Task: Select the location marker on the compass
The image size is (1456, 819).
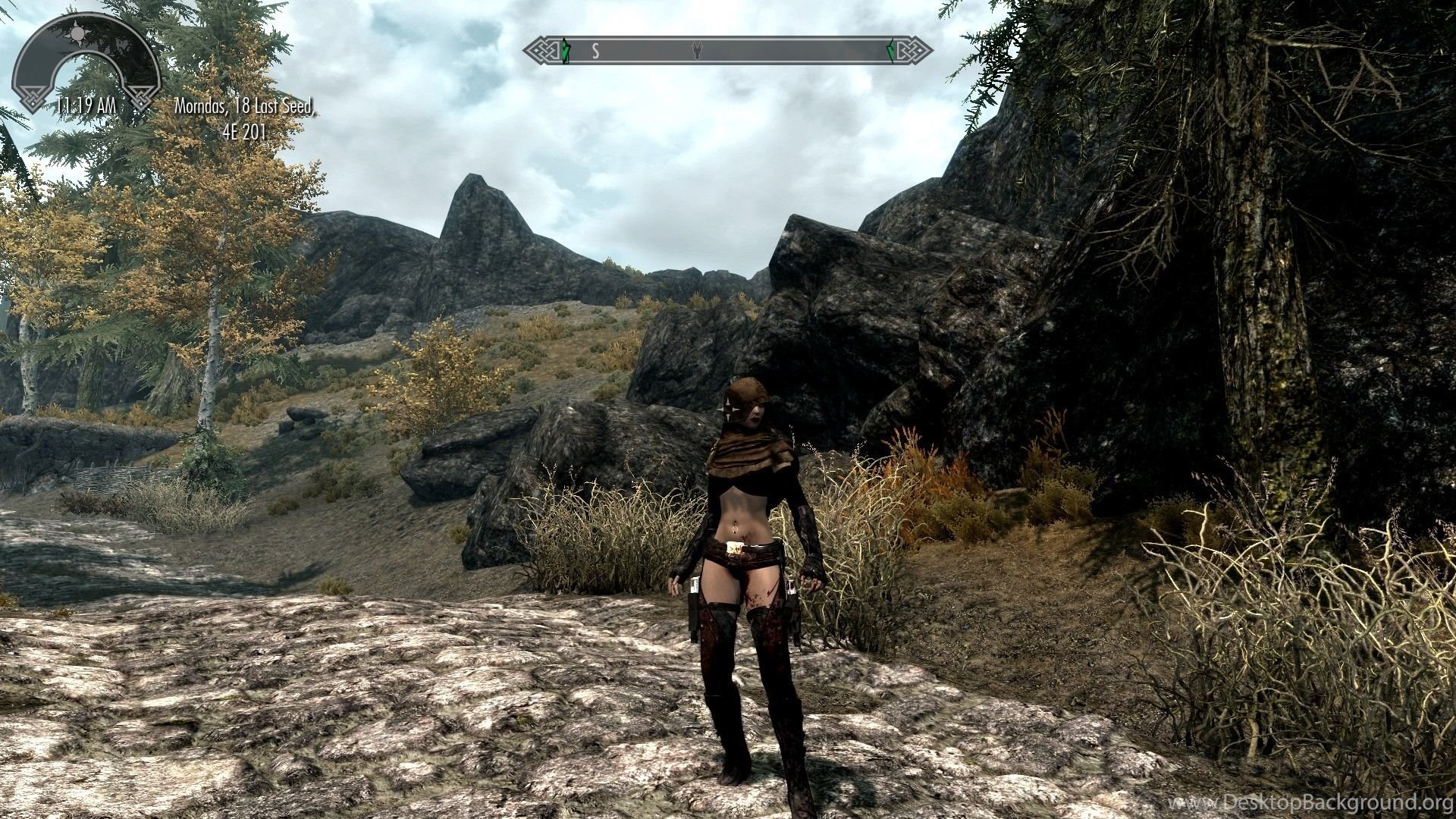Action: [x=698, y=51]
